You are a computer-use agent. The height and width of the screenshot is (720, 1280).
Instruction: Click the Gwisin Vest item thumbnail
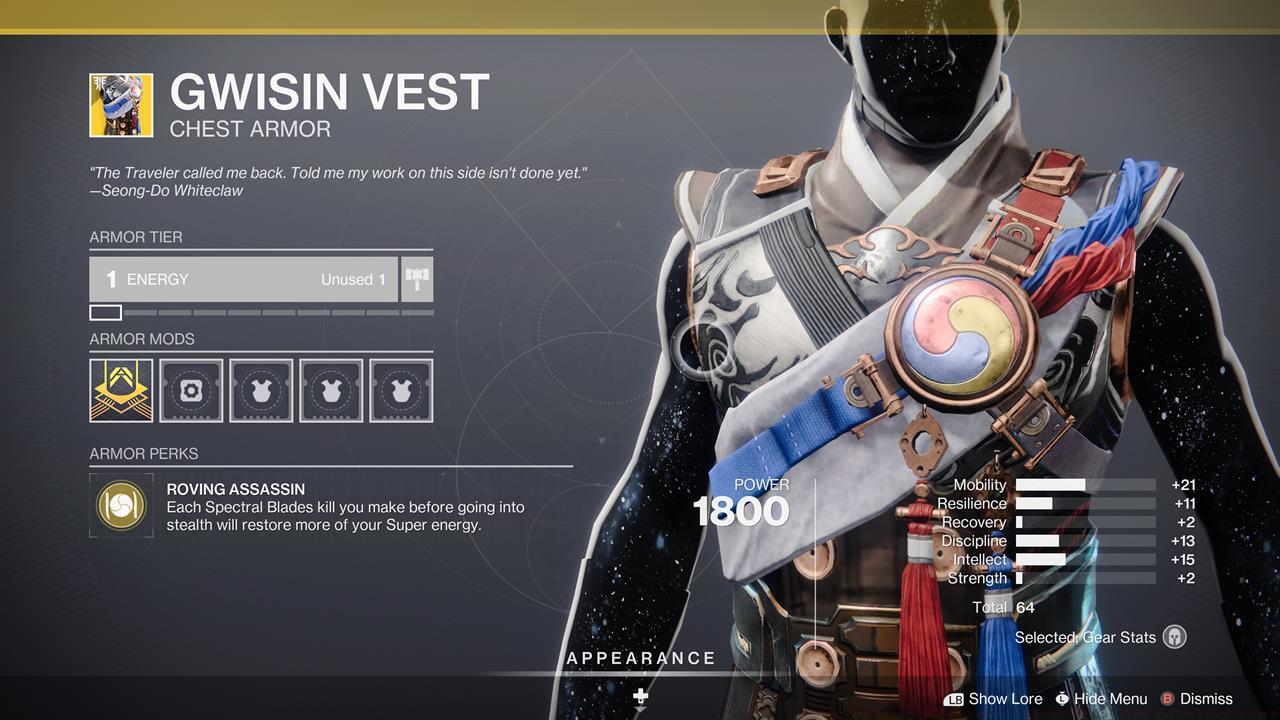point(122,102)
